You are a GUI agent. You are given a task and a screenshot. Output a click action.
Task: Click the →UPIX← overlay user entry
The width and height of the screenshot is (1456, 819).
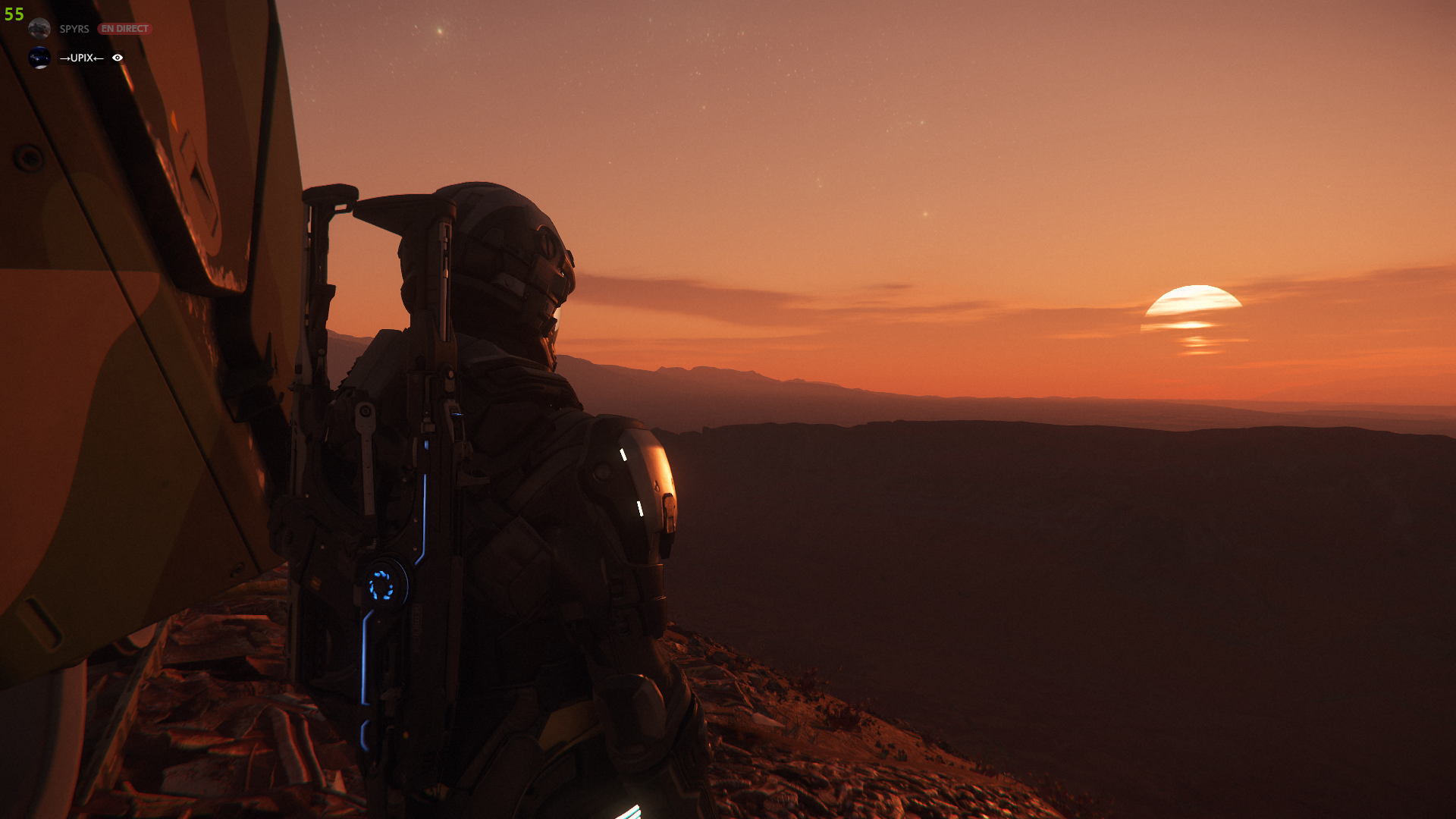80,58
